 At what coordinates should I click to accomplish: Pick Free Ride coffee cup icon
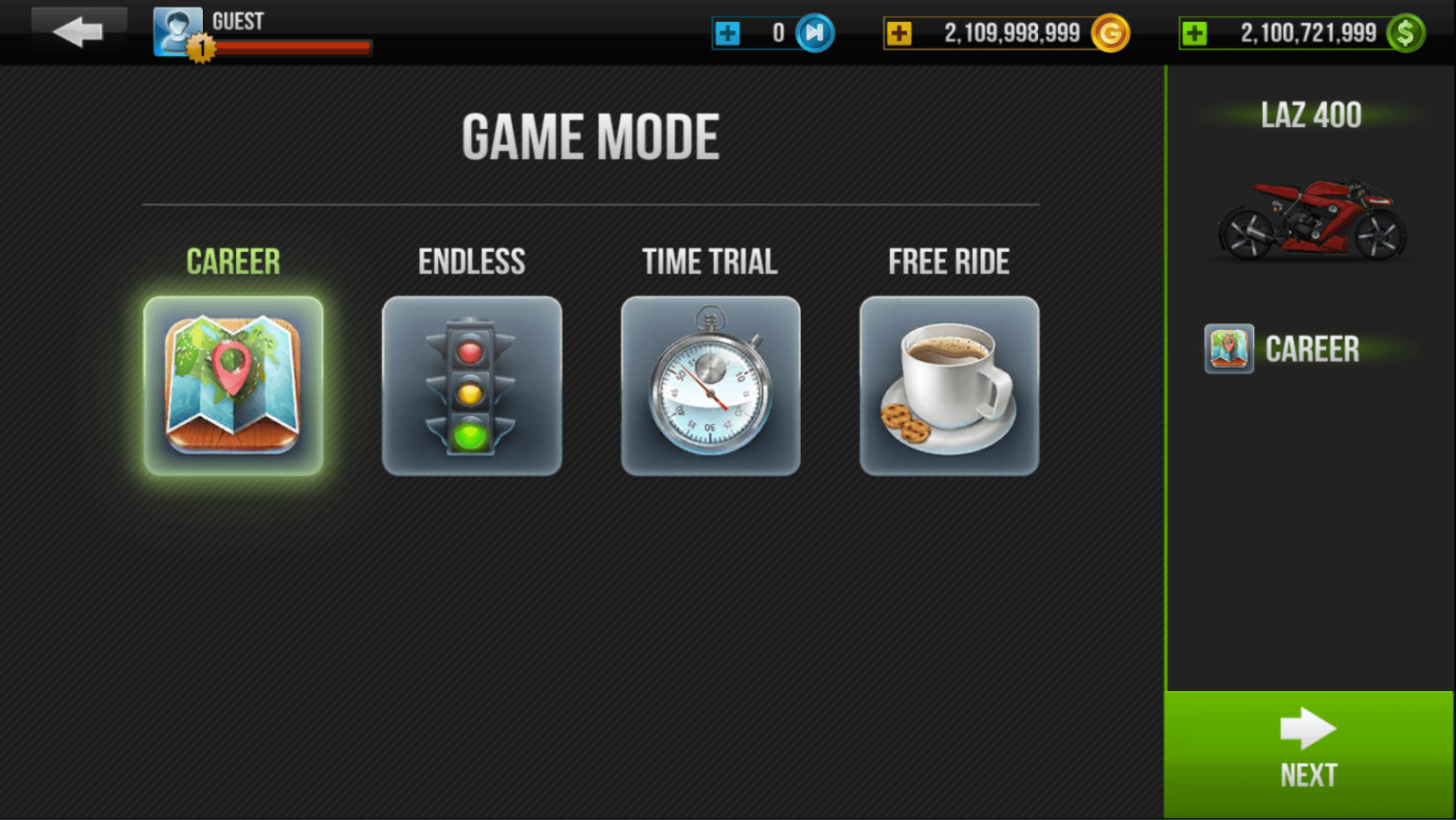[x=949, y=384]
